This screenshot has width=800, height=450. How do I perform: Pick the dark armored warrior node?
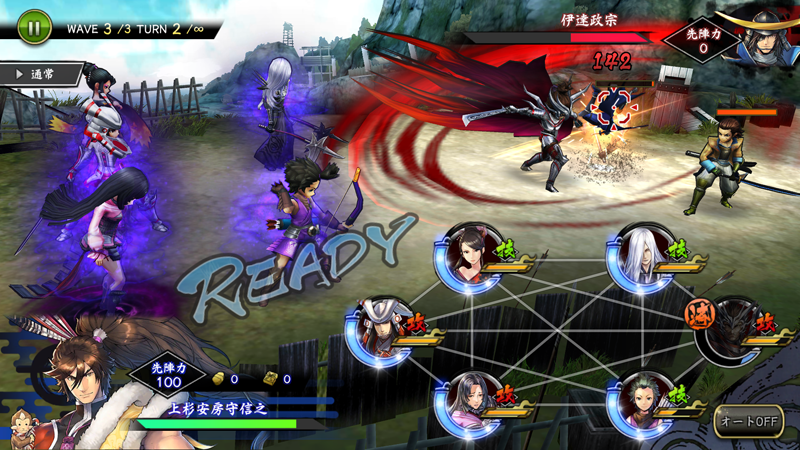(x=731, y=332)
